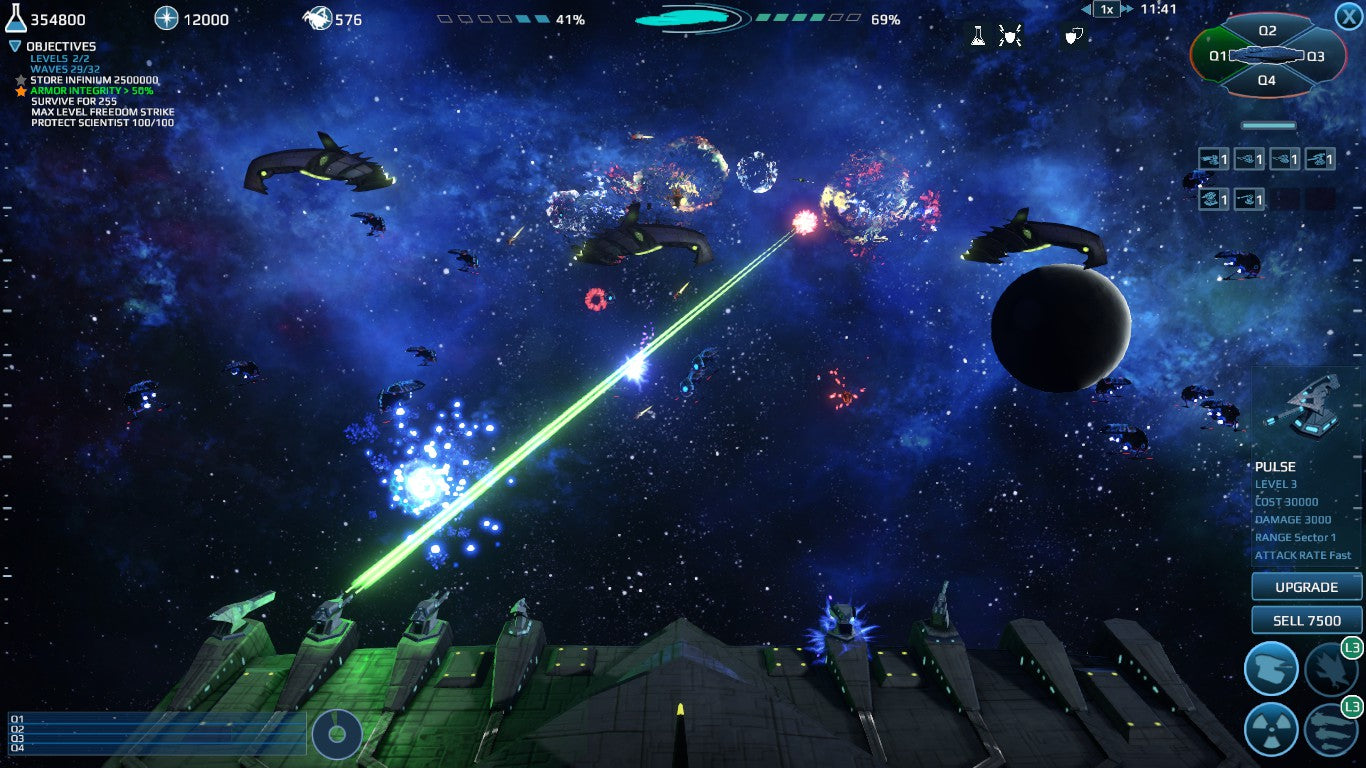Increase game speed with the right arrows
The height and width of the screenshot is (768, 1366).
(1127, 9)
